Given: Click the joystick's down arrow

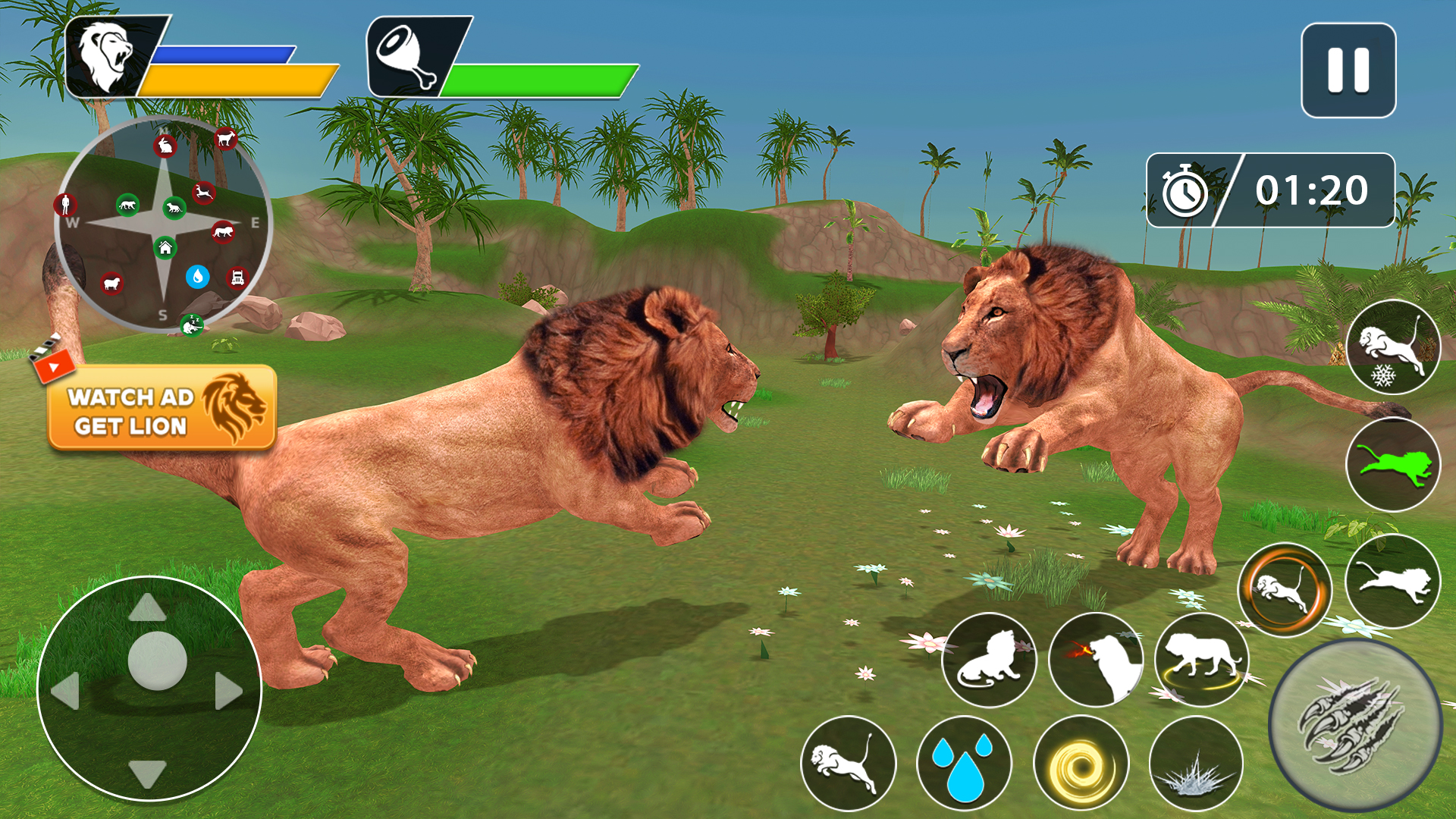Looking at the screenshot, I should tap(147, 773).
